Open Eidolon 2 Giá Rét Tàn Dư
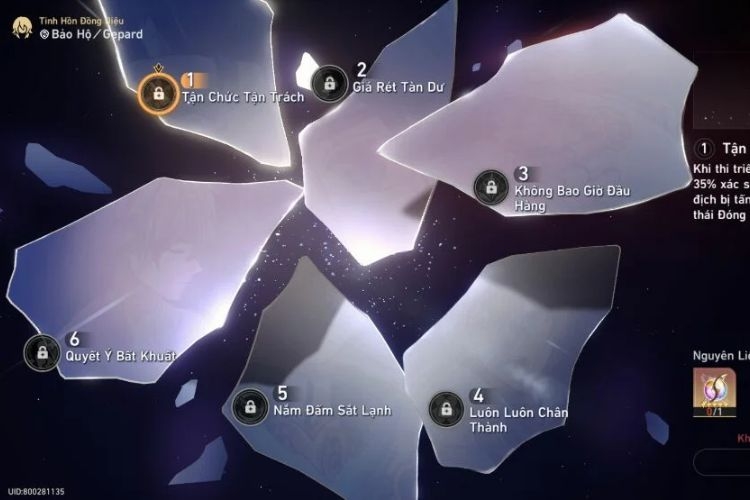 coord(328,84)
